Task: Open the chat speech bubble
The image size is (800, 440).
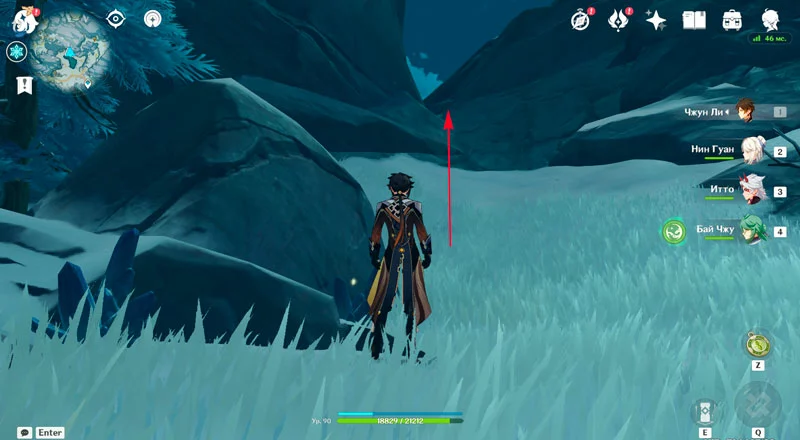Action: tap(23, 432)
